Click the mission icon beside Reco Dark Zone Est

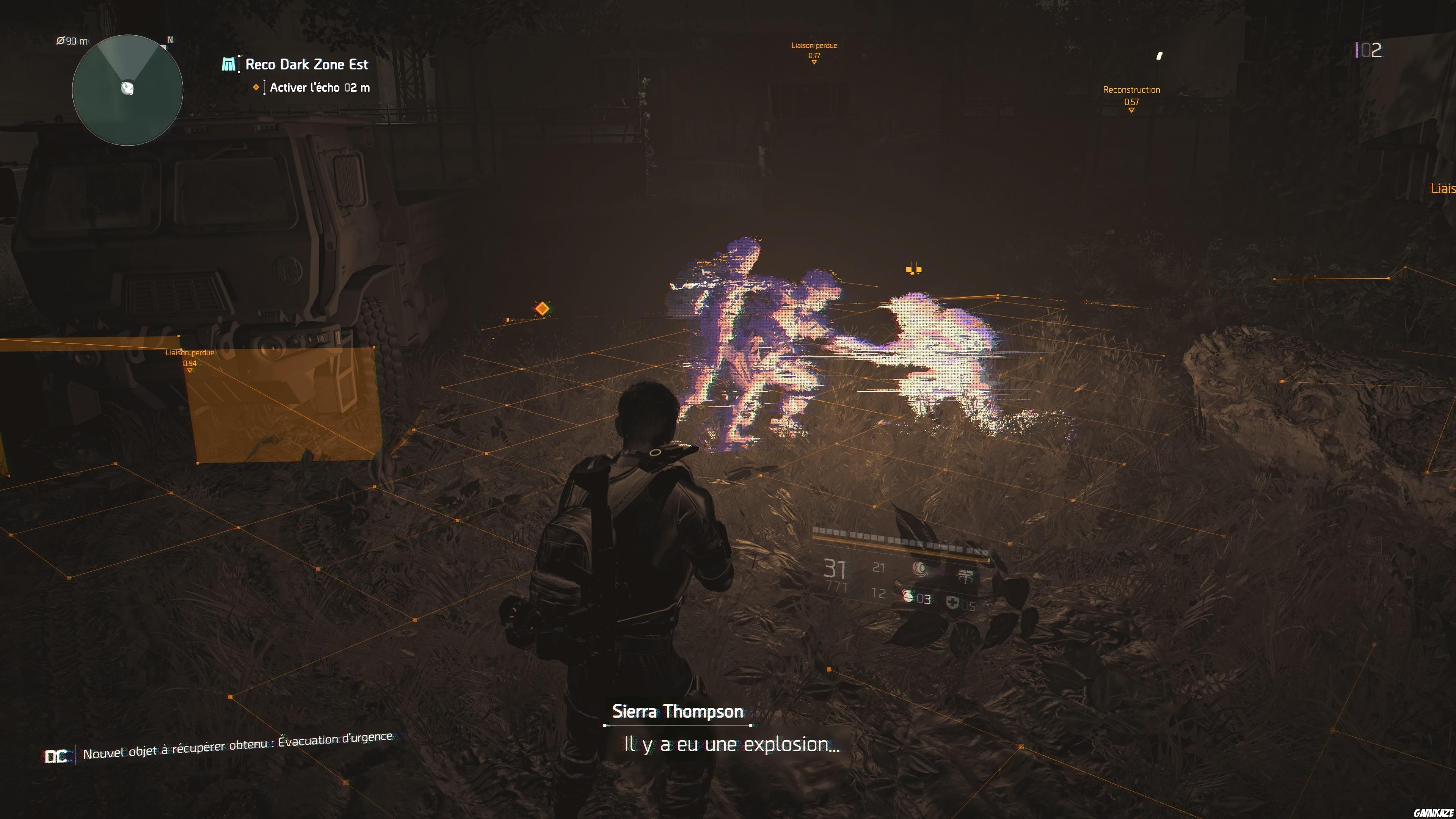pos(228,64)
